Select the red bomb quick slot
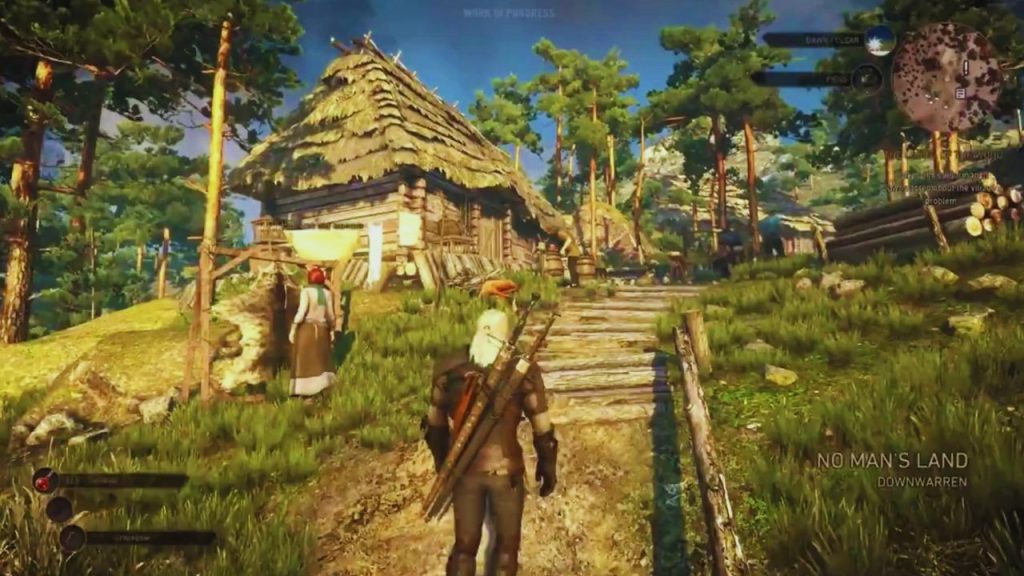The width and height of the screenshot is (1024, 576). [46, 481]
